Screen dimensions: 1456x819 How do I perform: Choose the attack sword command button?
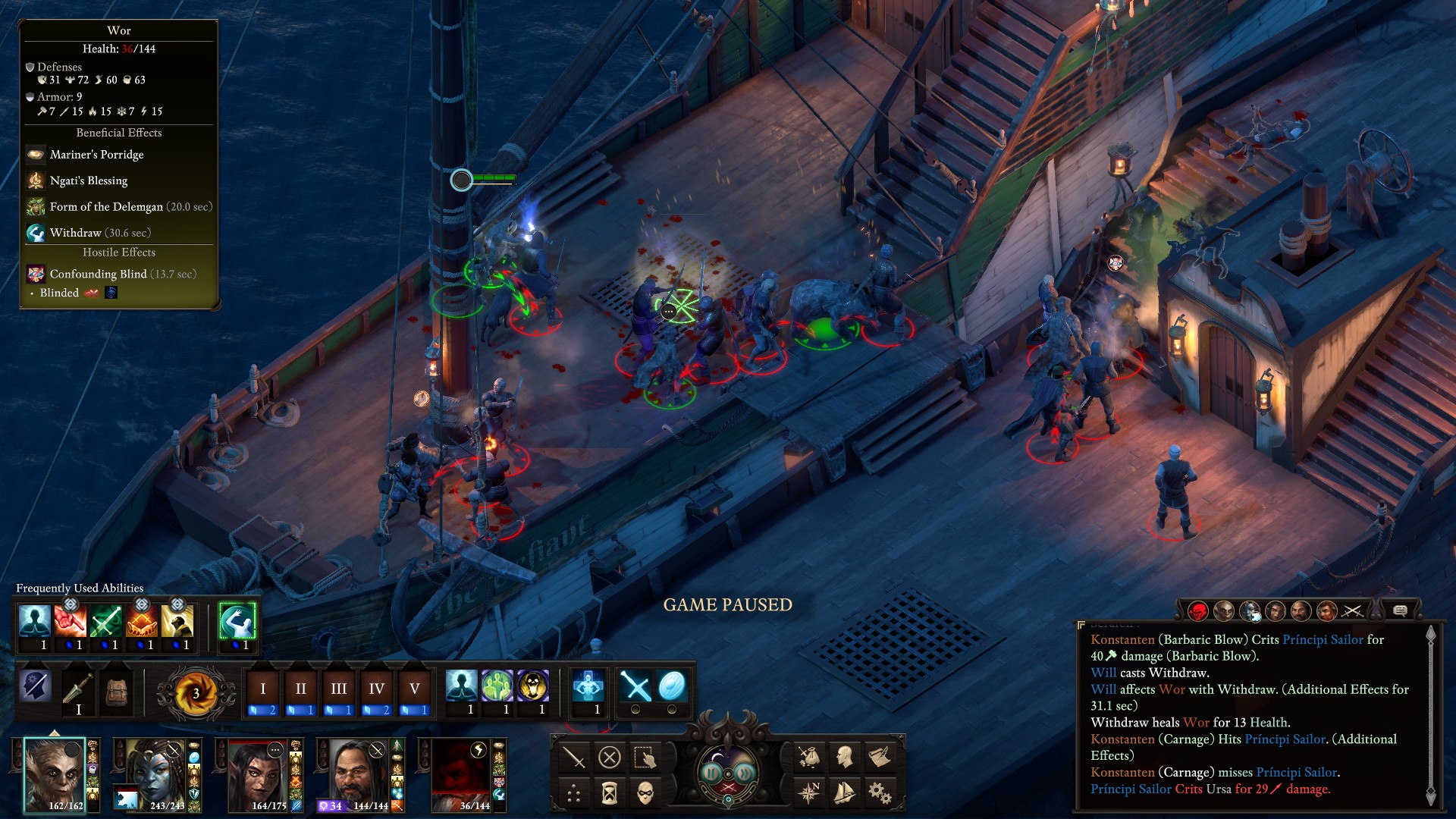coord(573,757)
